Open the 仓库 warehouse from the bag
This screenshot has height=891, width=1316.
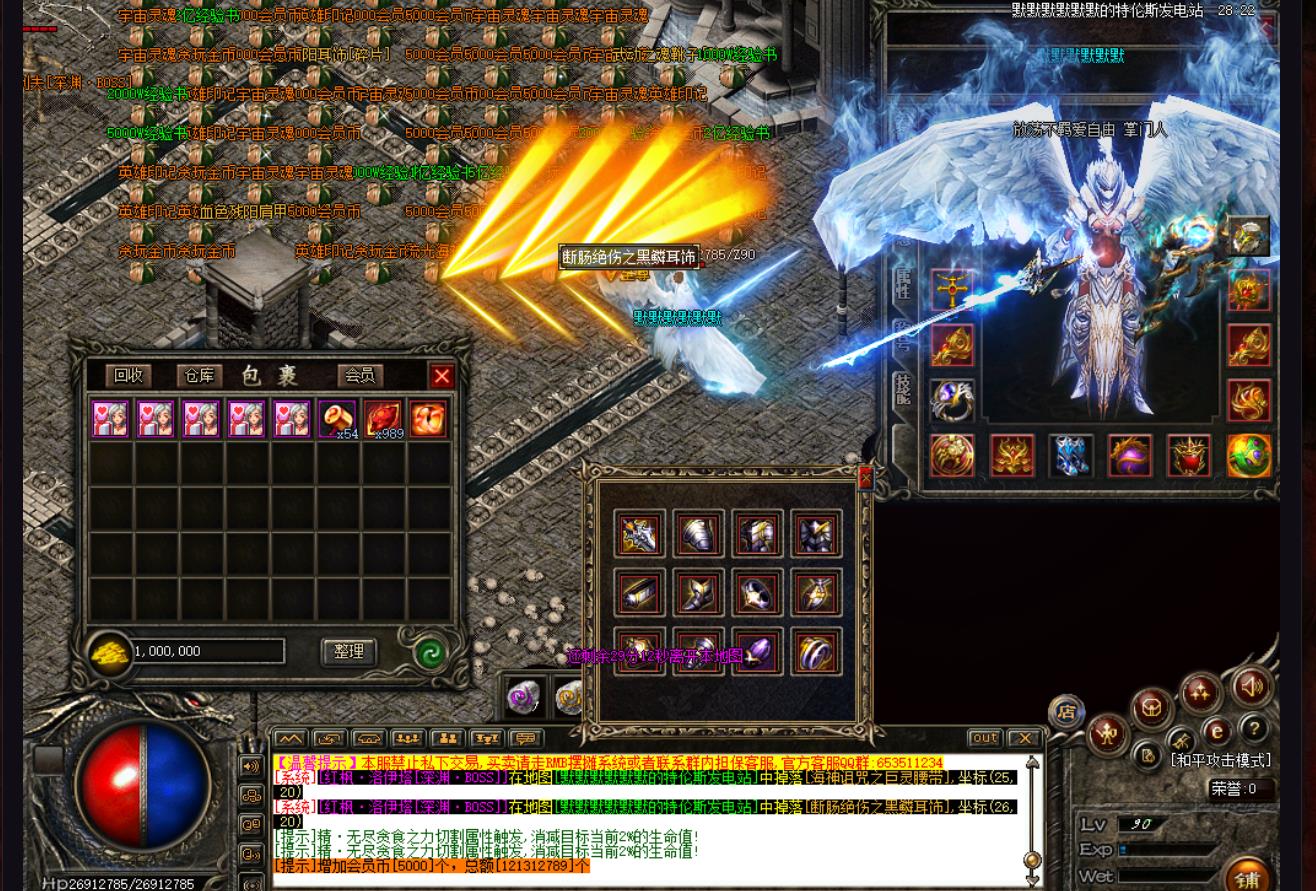coord(199,375)
